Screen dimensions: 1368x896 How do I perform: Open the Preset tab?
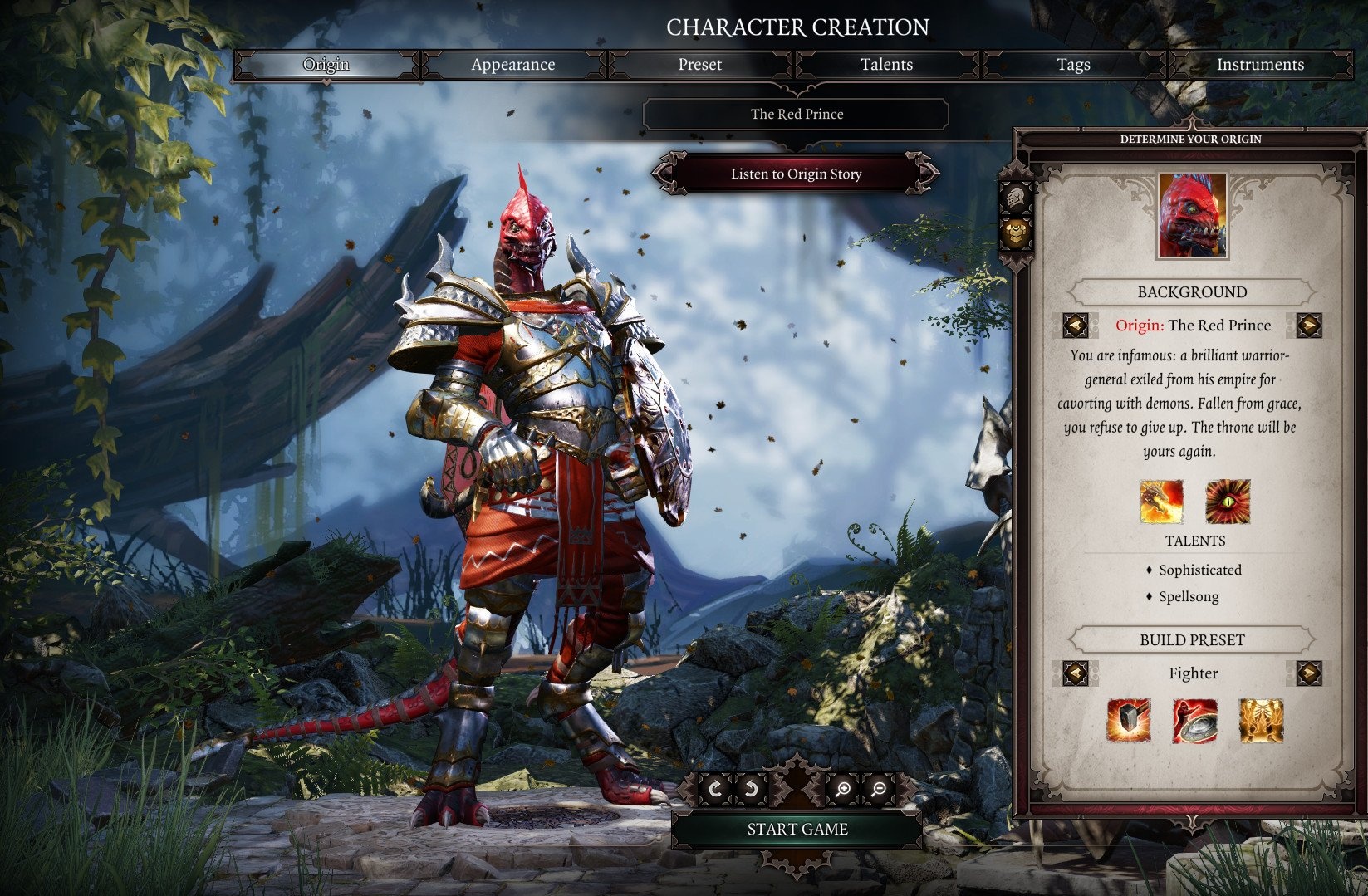699,65
